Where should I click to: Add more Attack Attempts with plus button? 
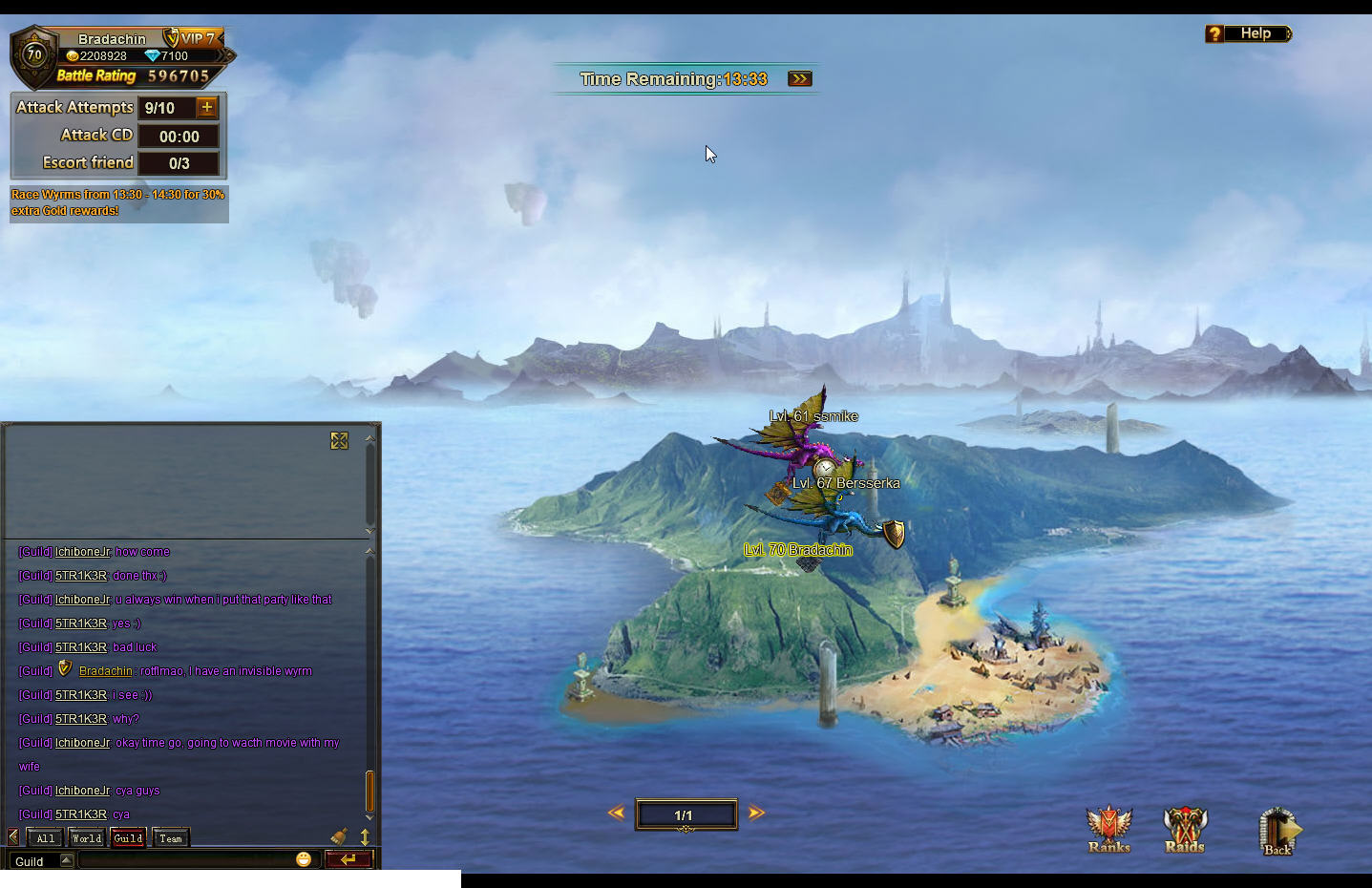coord(207,108)
